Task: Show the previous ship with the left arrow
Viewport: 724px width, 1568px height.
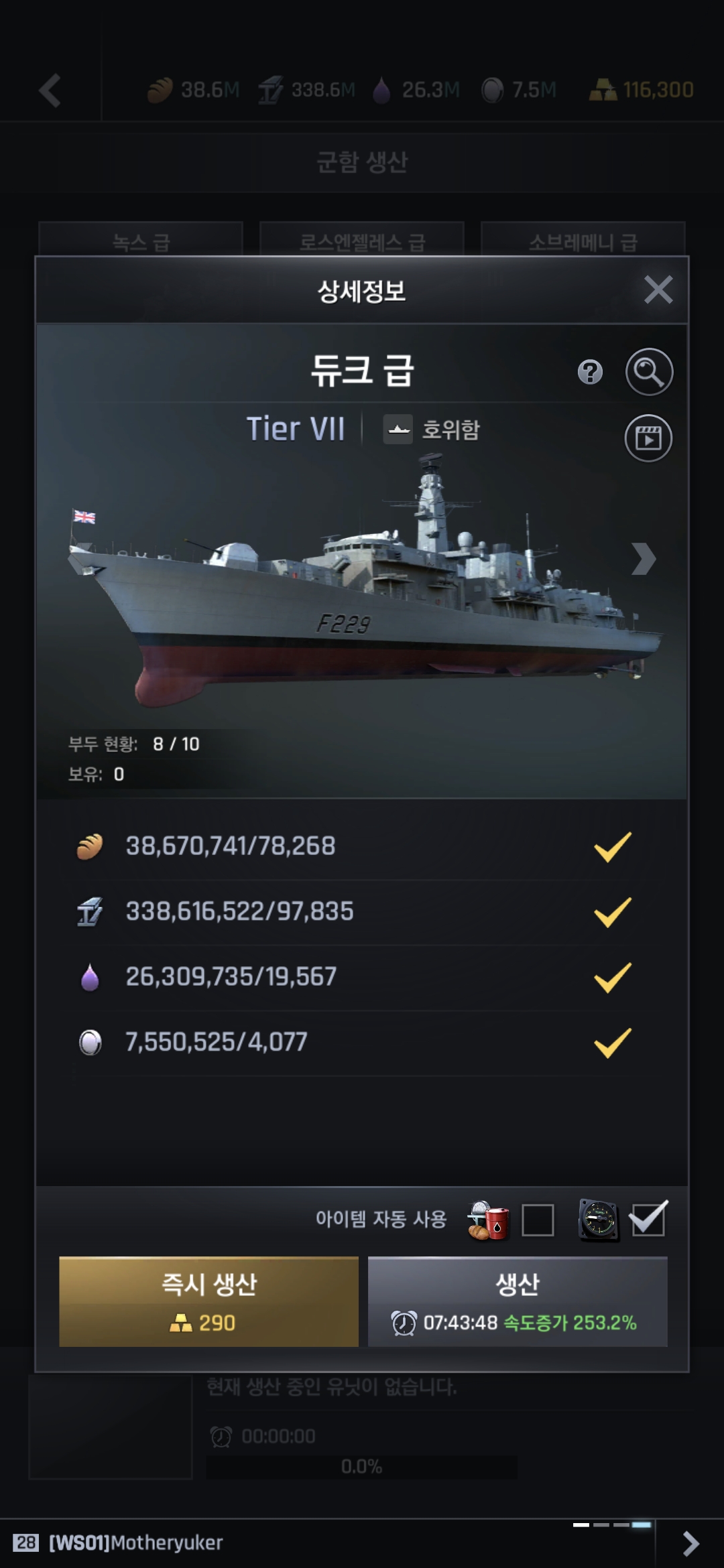Action: (x=80, y=559)
